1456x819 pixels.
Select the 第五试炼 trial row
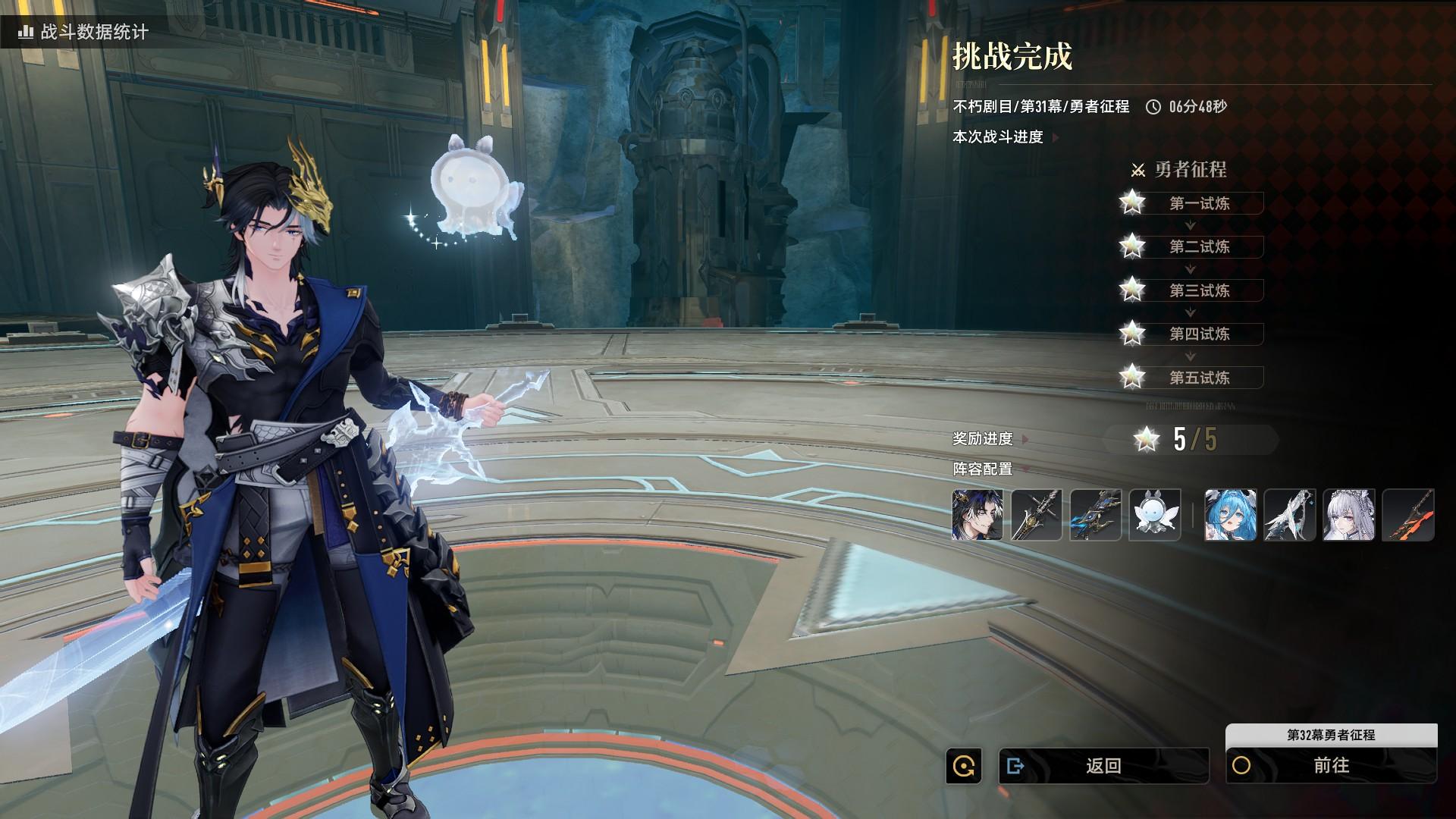[x=1198, y=378]
